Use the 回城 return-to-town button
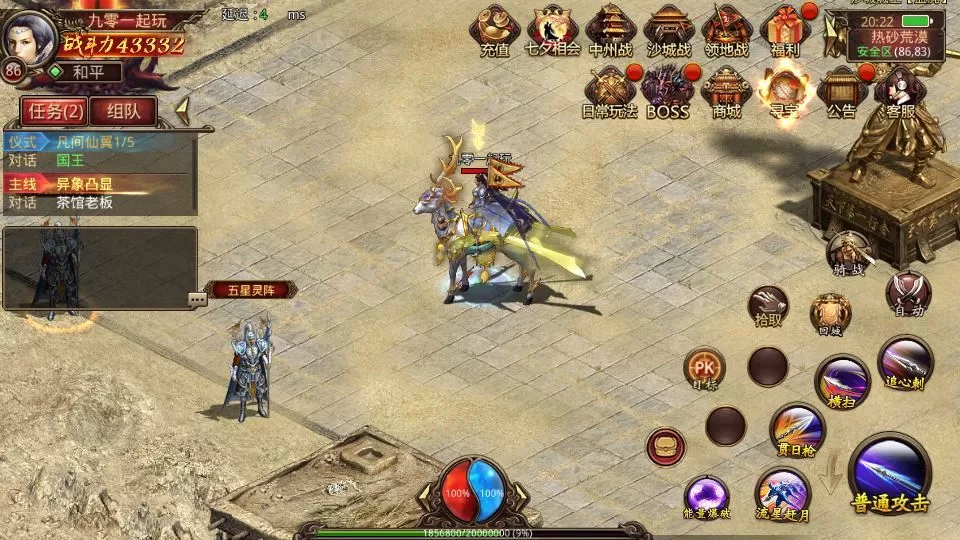 point(830,313)
